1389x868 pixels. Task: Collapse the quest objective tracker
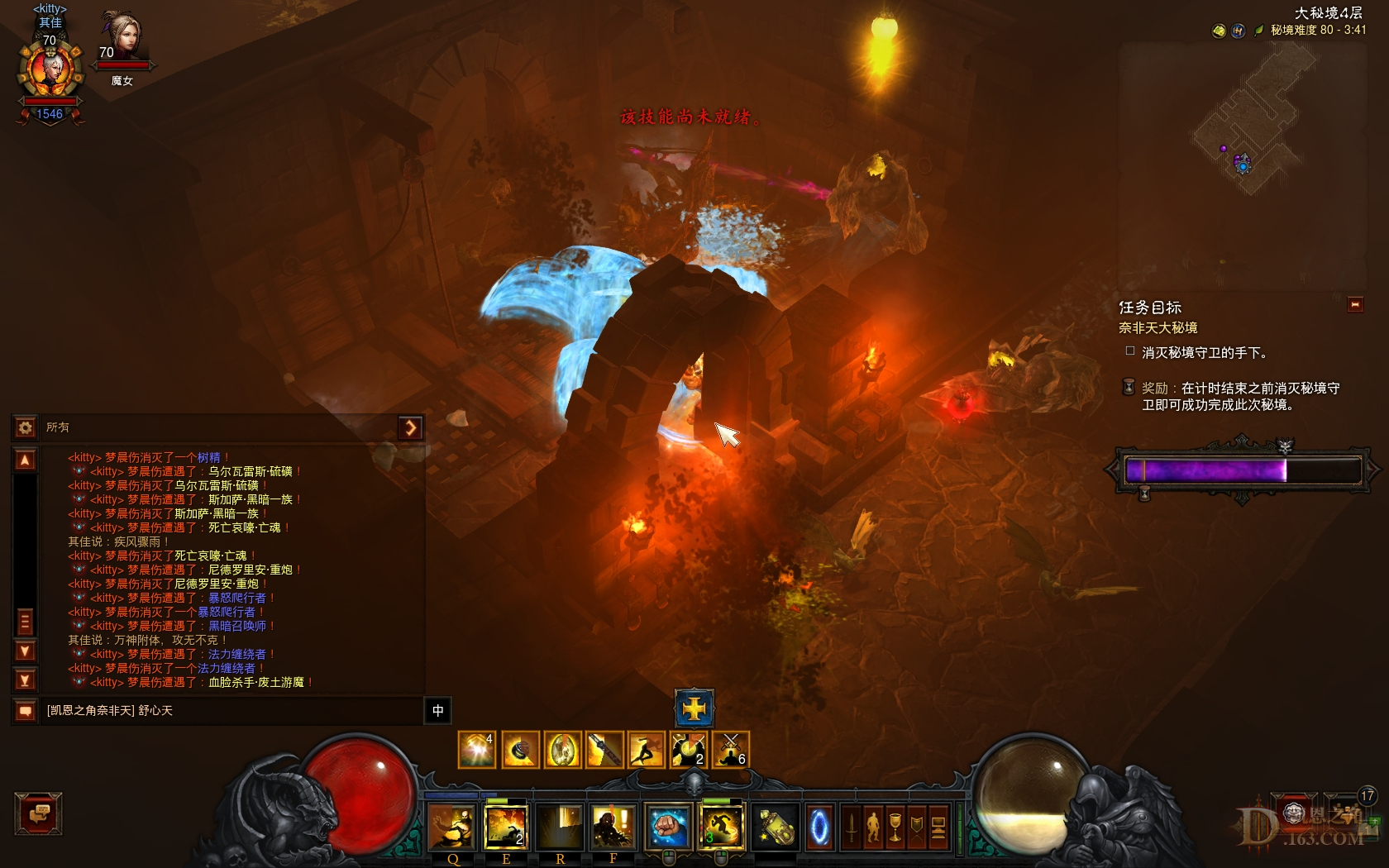[x=1355, y=305]
